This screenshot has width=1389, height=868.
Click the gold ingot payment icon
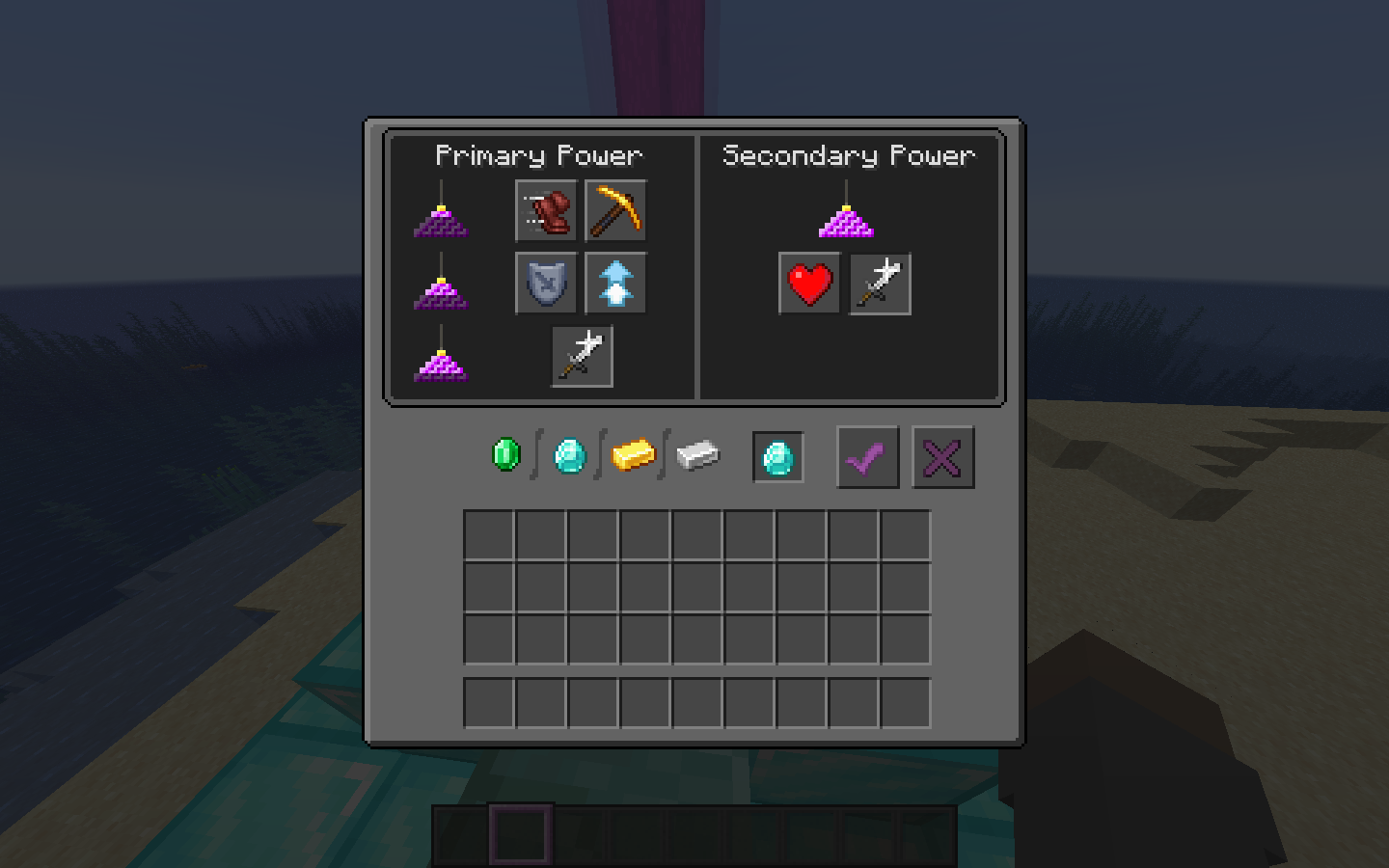[634, 453]
